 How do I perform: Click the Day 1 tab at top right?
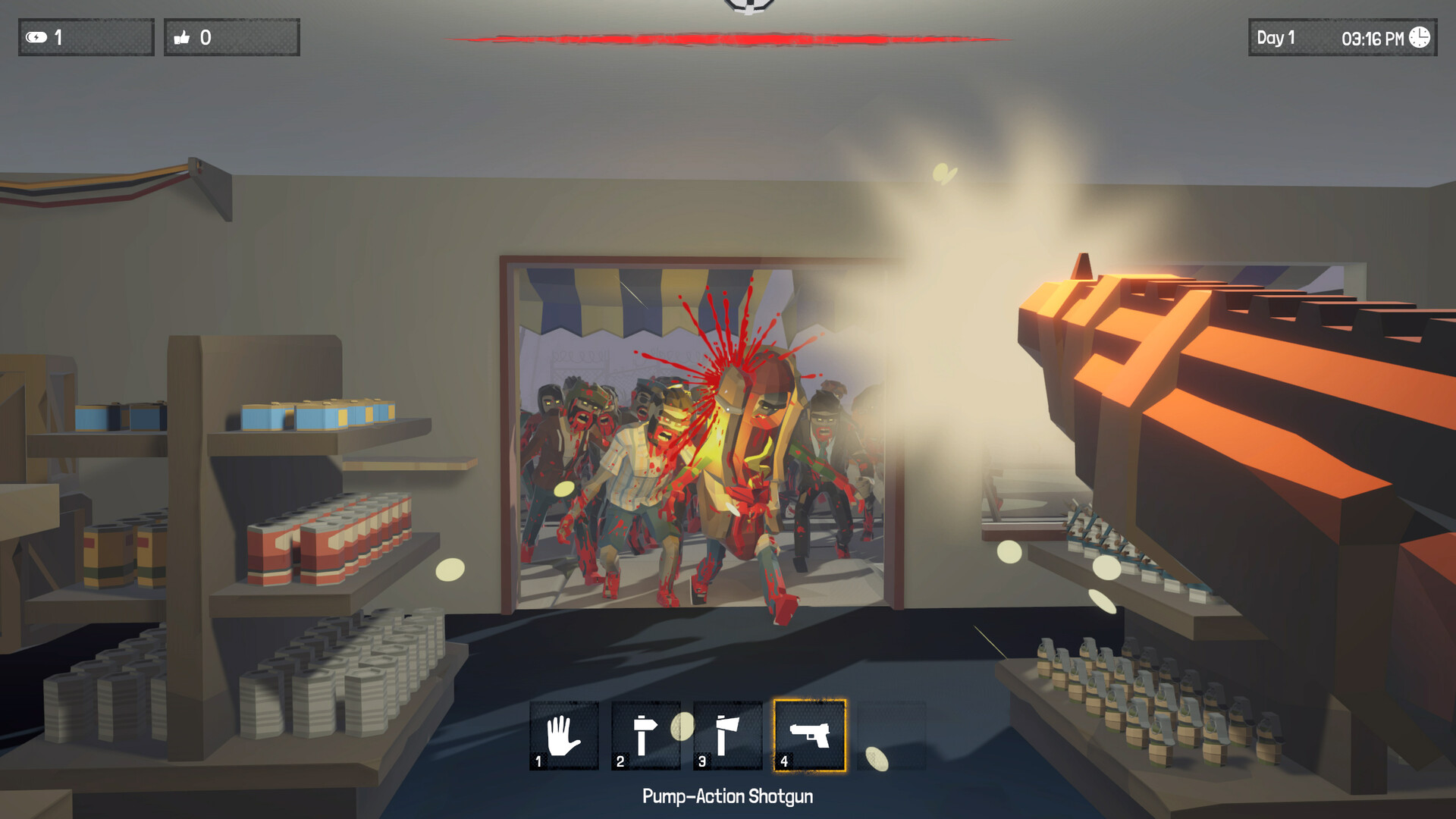click(1276, 37)
